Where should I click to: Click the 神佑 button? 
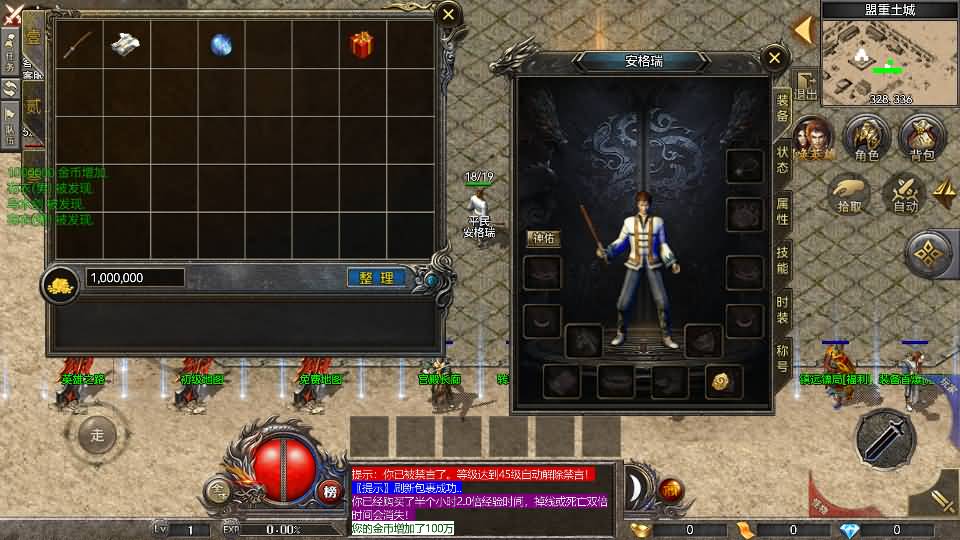544,239
